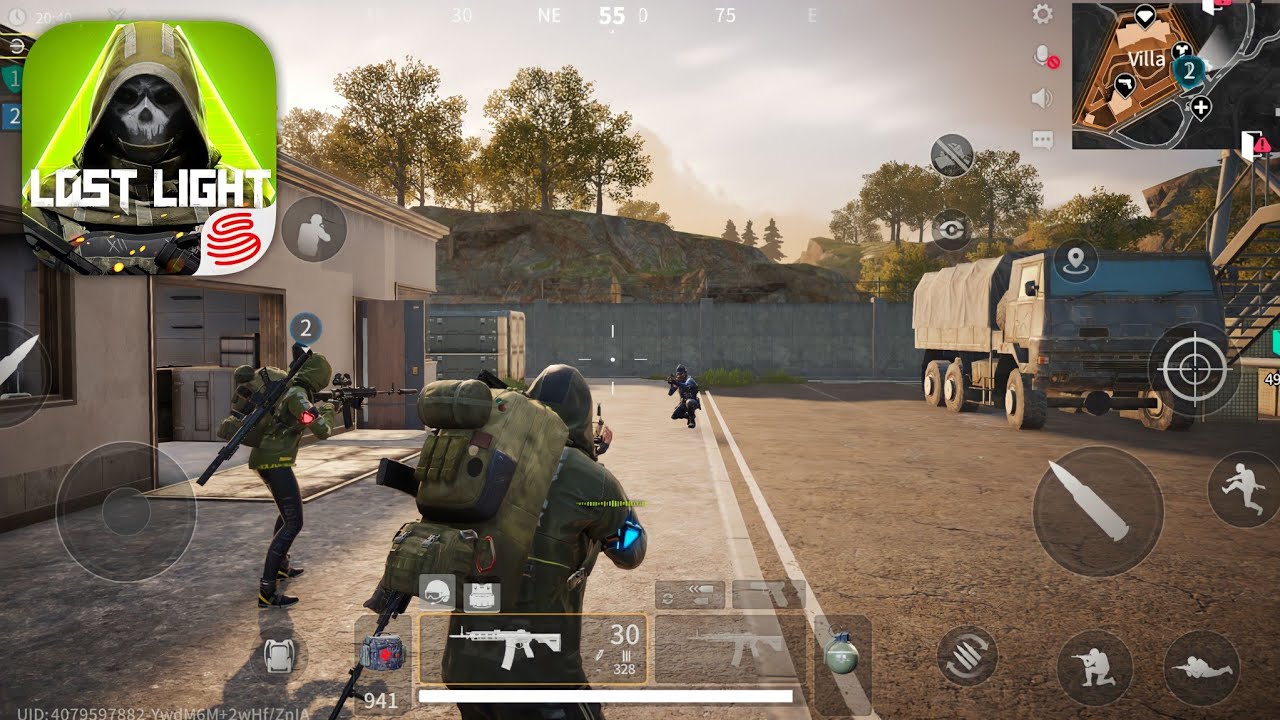Use the medkit item slot
Image resolution: width=1280 pixels, height=720 pixels.
point(381,650)
